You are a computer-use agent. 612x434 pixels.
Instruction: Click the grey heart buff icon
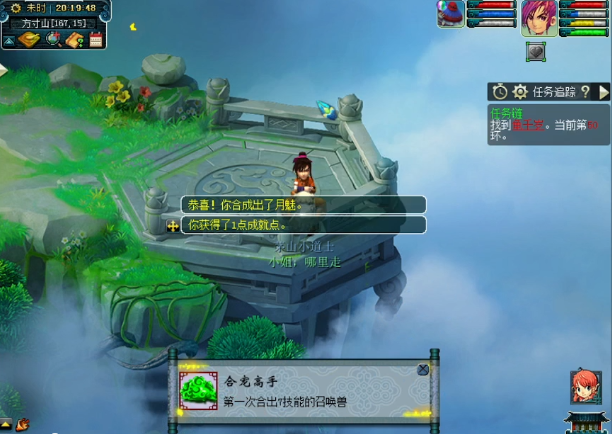(x=536, y=52)
